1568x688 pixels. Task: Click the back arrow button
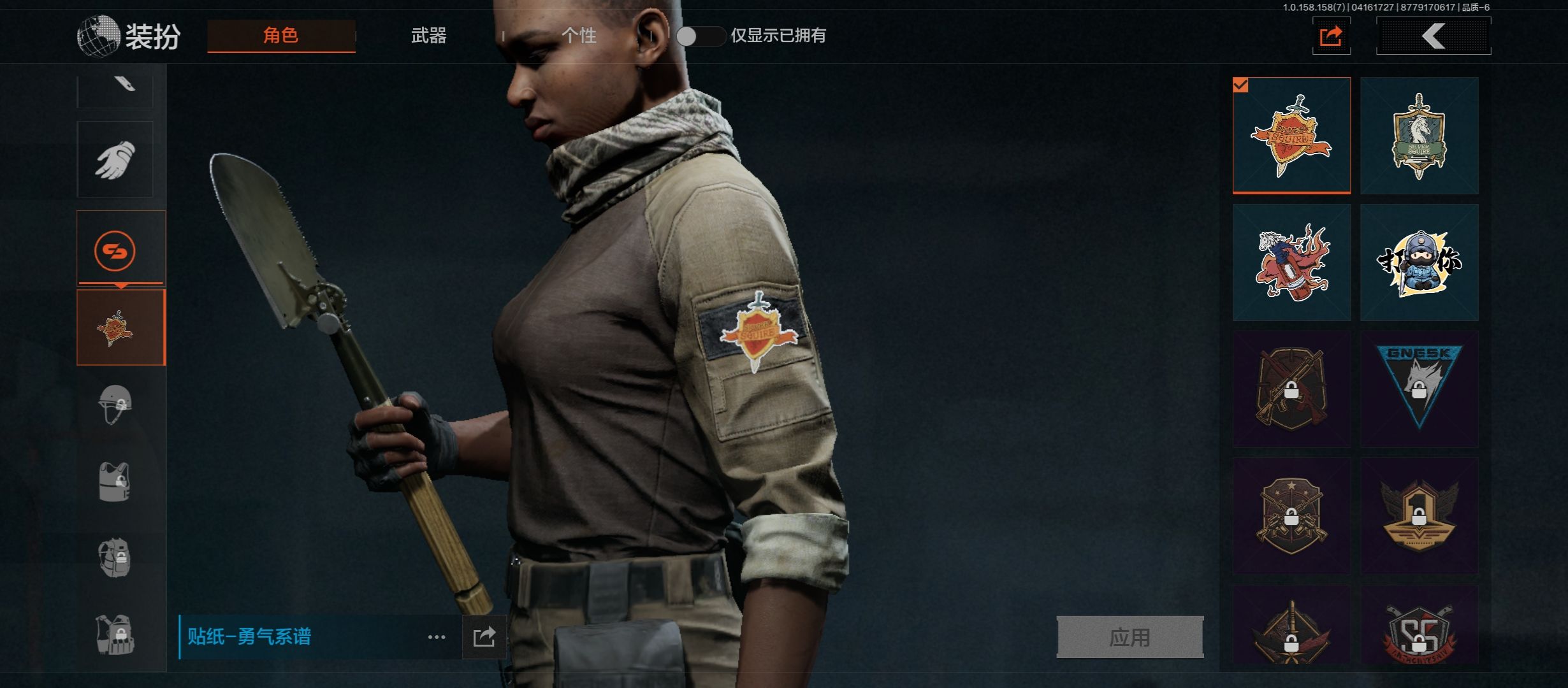pos(1434,36)
